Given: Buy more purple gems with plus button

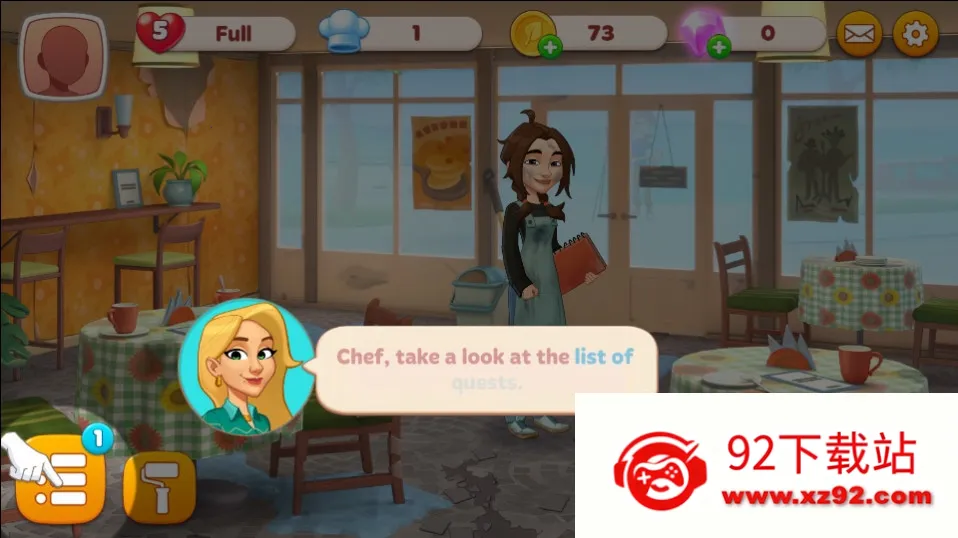Looking at the screenshot, I should click(718, 46).
